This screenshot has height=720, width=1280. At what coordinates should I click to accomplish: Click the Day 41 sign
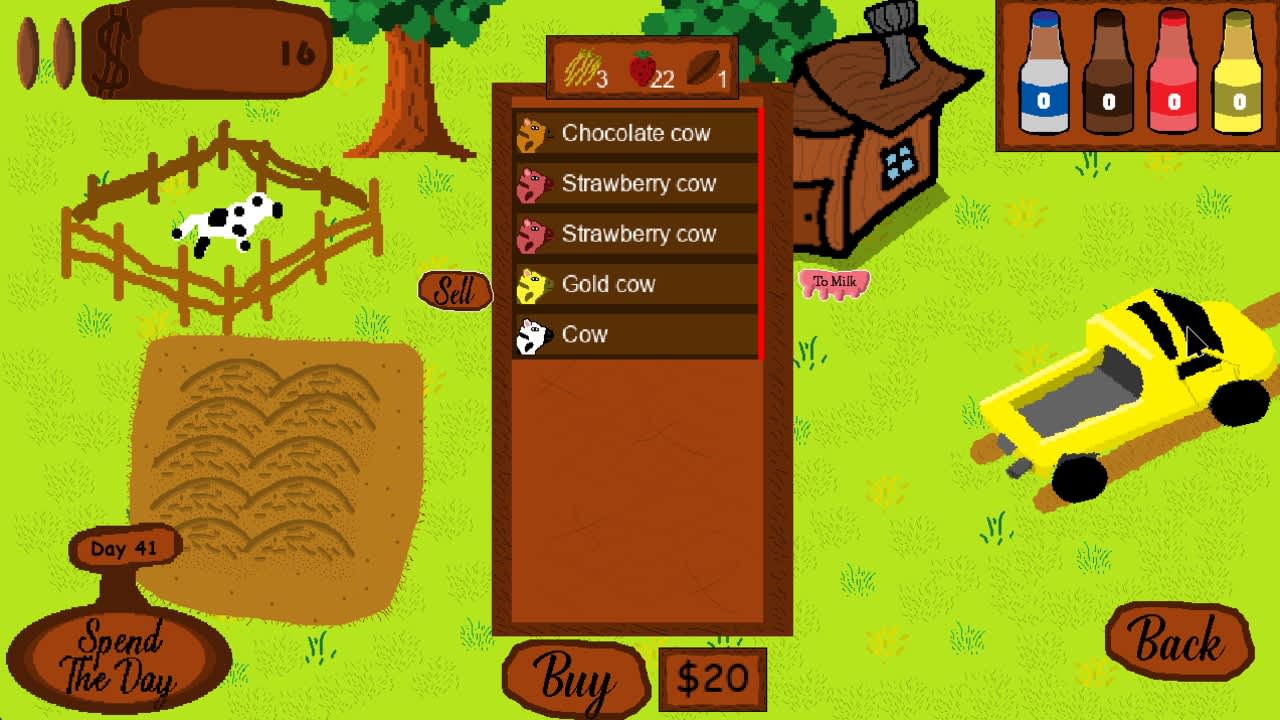(125, 548)
